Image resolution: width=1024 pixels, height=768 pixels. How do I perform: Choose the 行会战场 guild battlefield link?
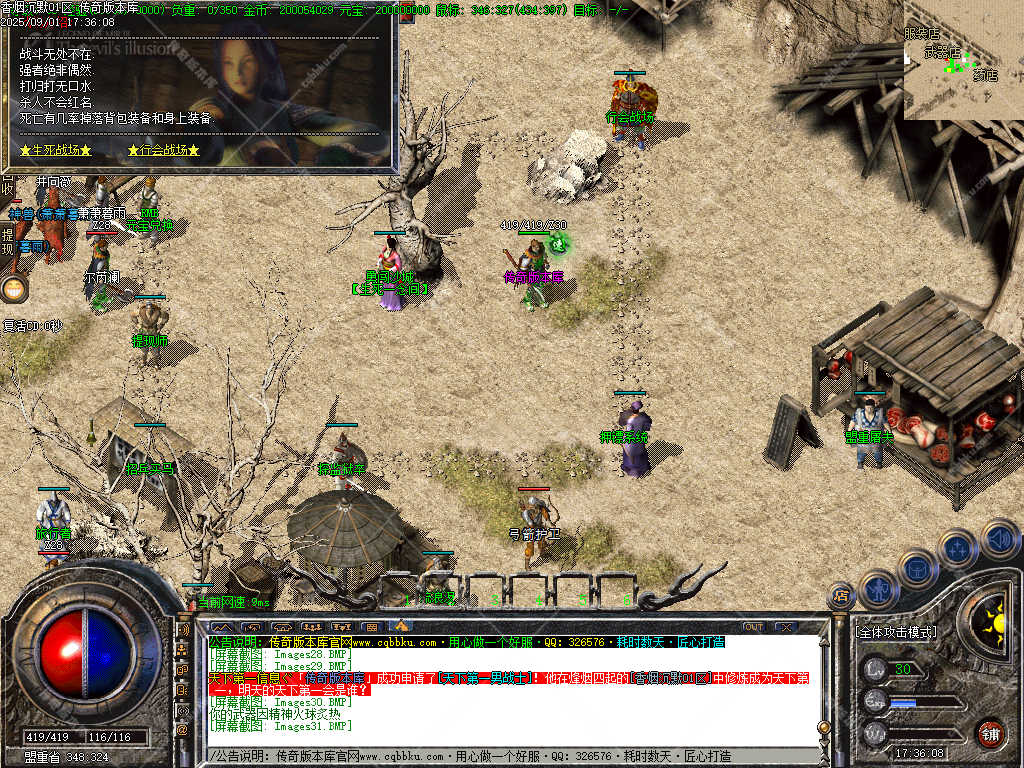[164, 150]
